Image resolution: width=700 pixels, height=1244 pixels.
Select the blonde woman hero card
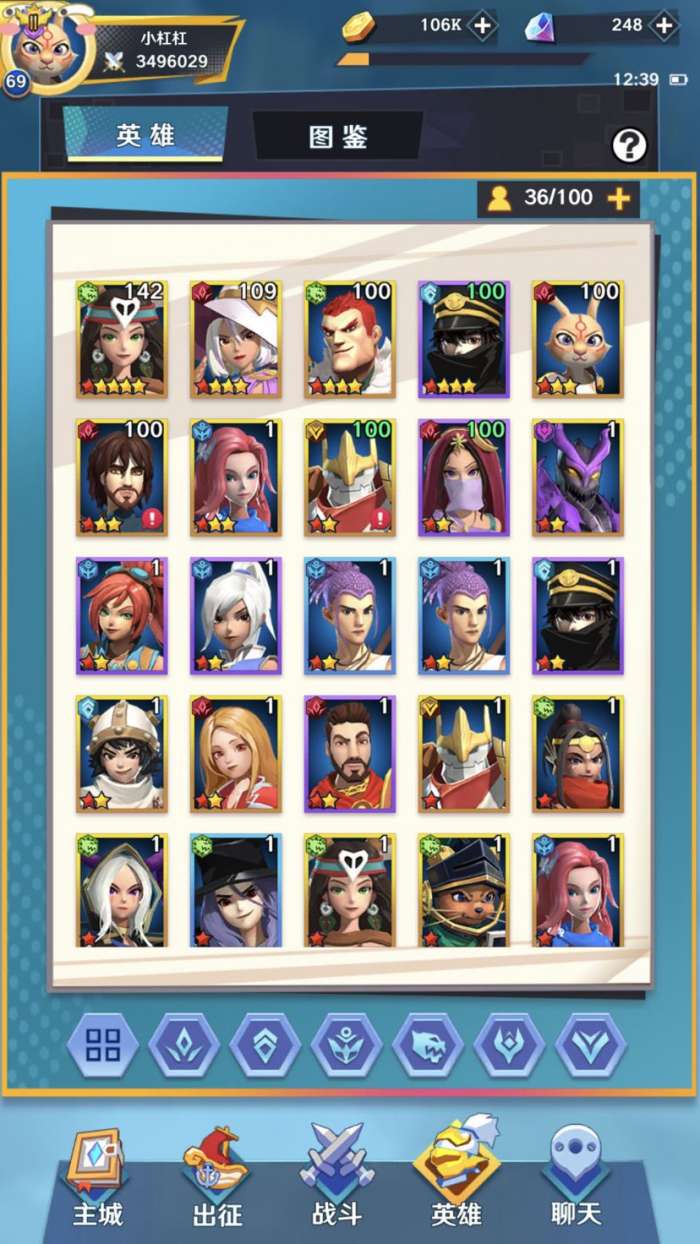point(236,753)
